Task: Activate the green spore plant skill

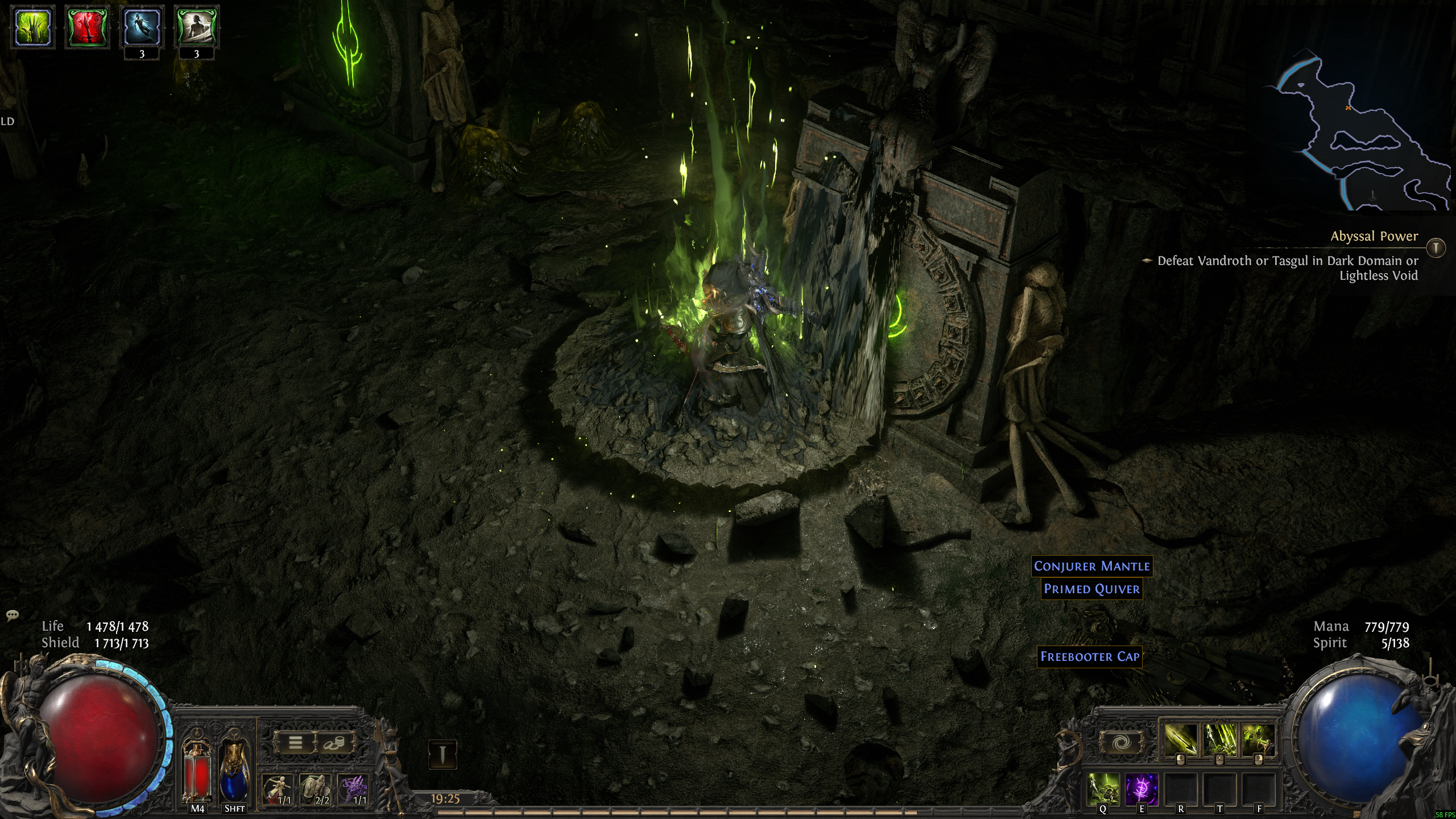Action: [1103, 789]
